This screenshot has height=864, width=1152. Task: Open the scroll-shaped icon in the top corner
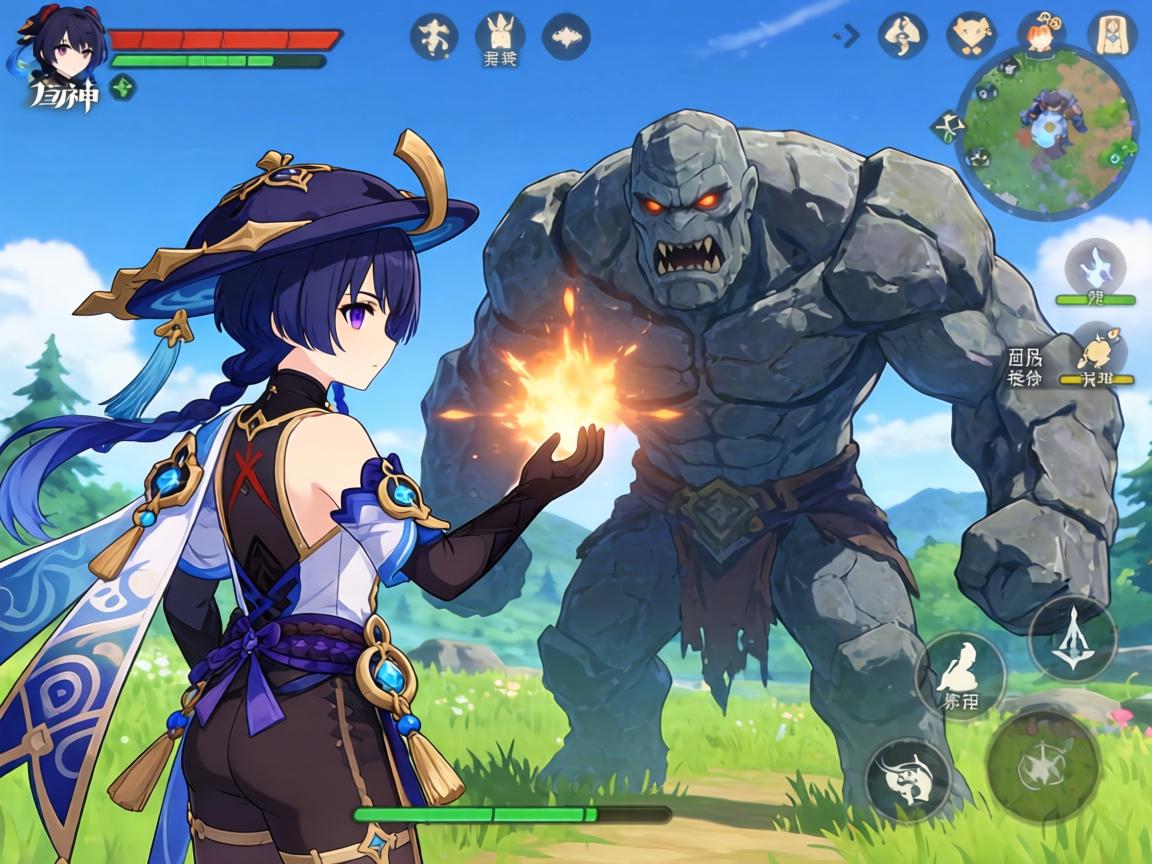pos(1111,35)
